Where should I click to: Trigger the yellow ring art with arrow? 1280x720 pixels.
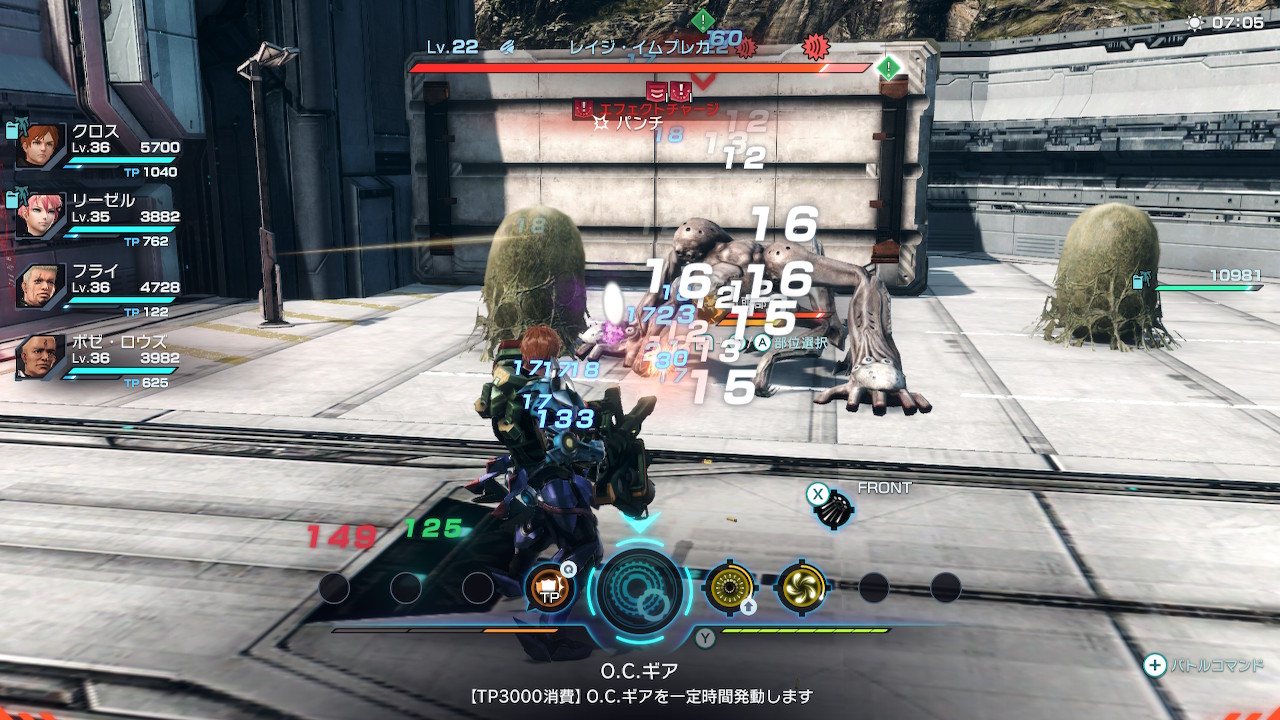729,588
